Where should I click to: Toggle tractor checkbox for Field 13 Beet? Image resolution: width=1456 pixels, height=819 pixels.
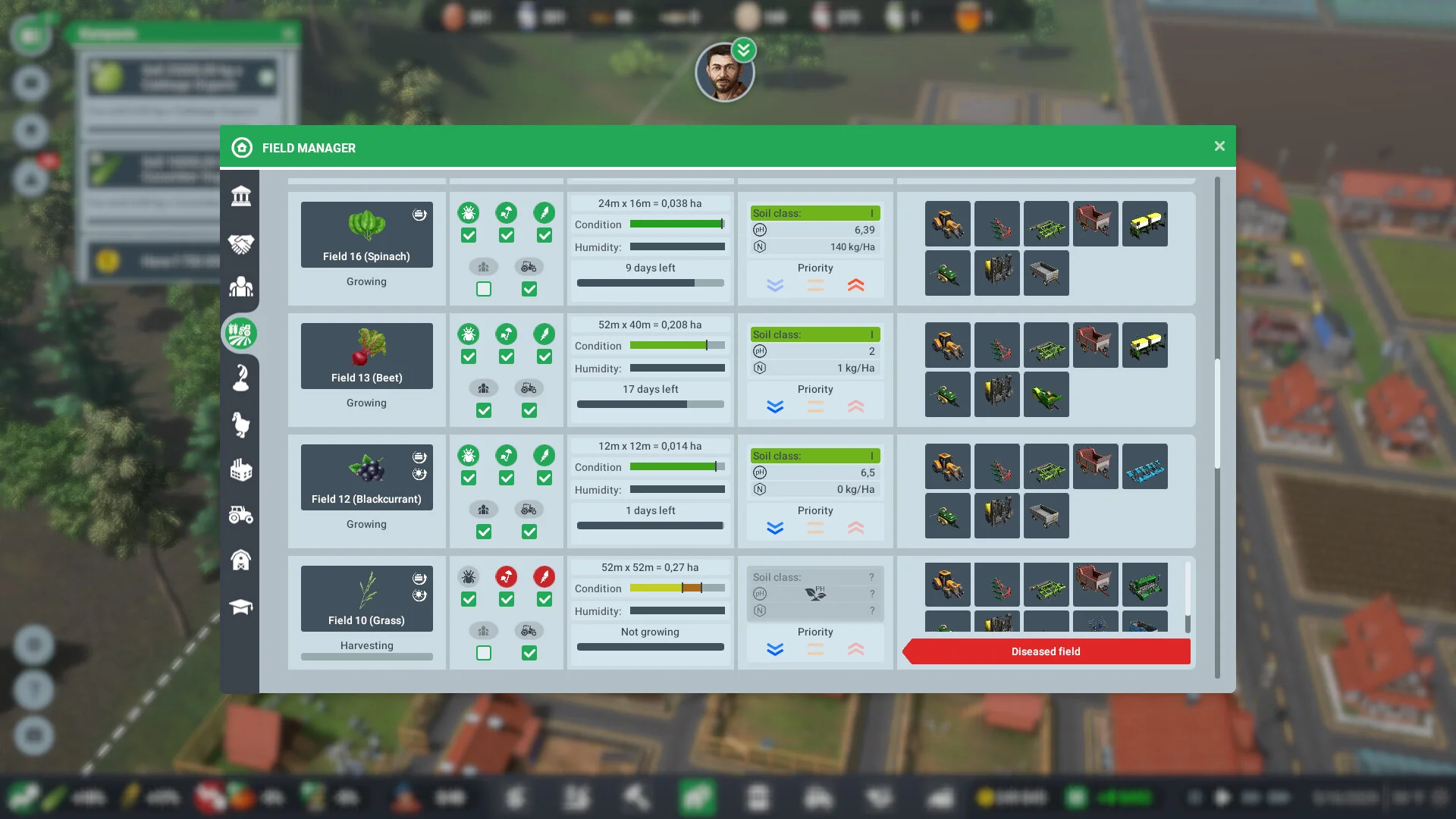tap(529, 410)
